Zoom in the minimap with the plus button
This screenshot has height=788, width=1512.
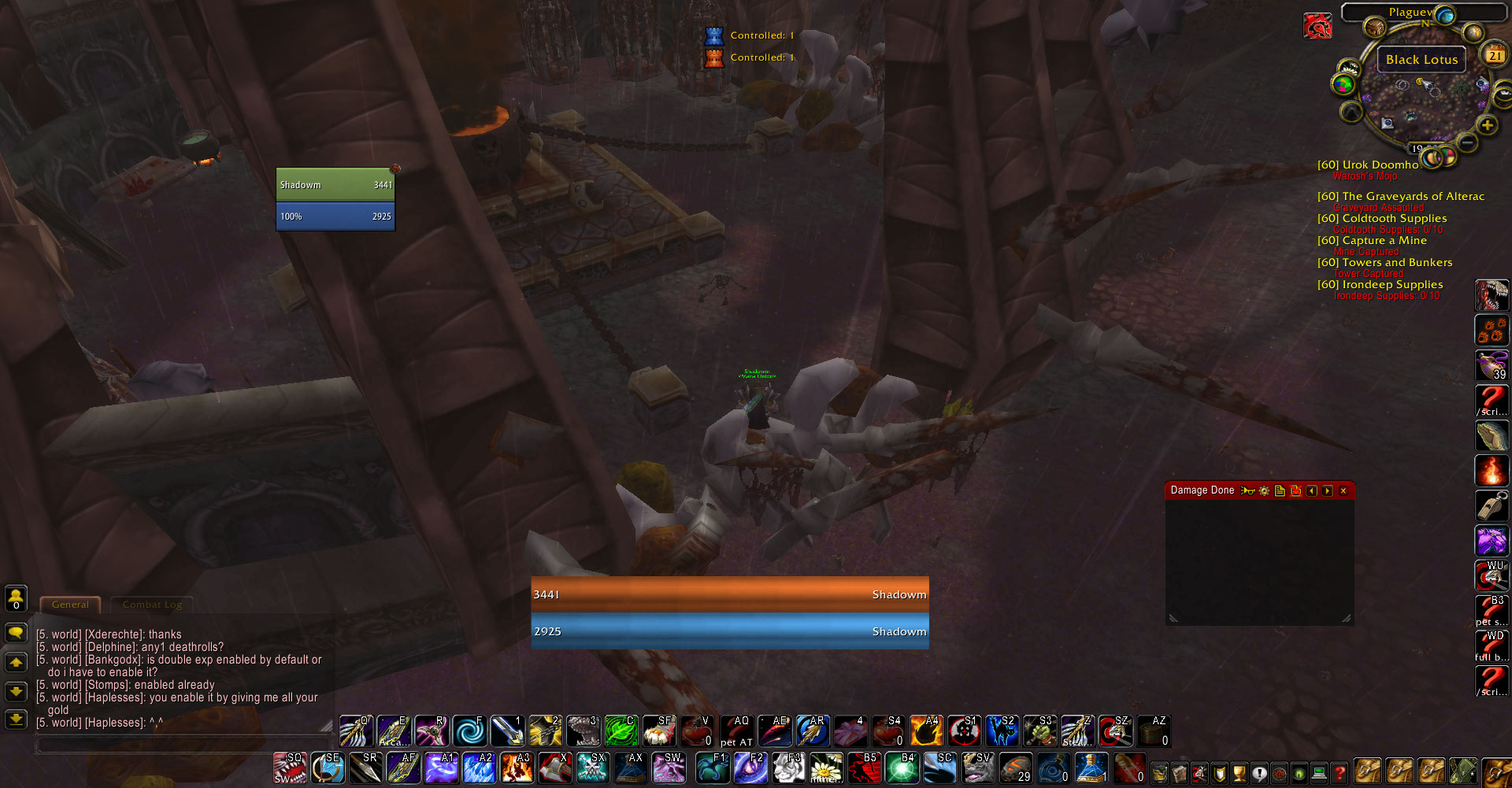[x=1486, y=125]
